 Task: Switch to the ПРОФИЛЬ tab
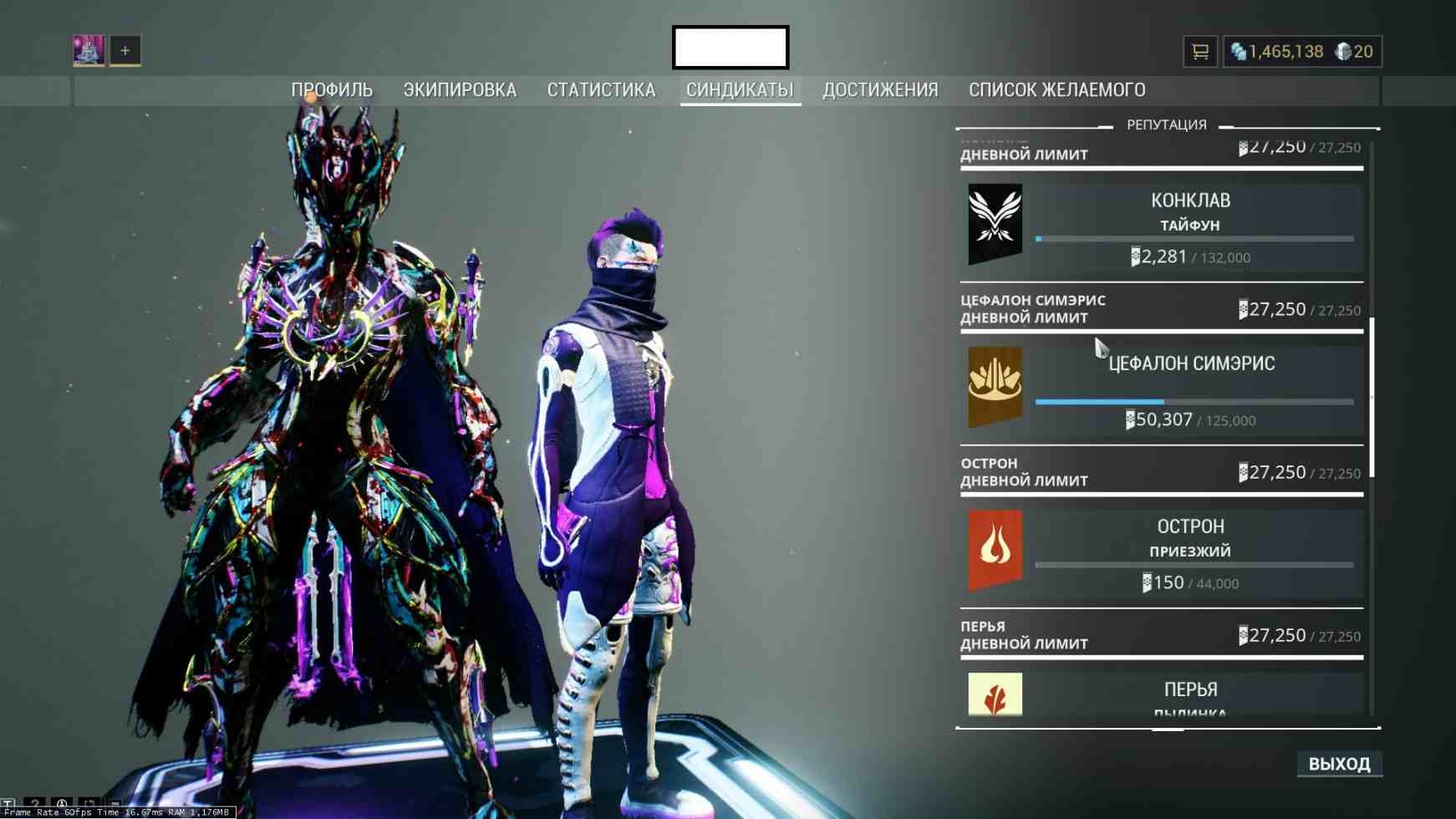(x=332, y=90)
